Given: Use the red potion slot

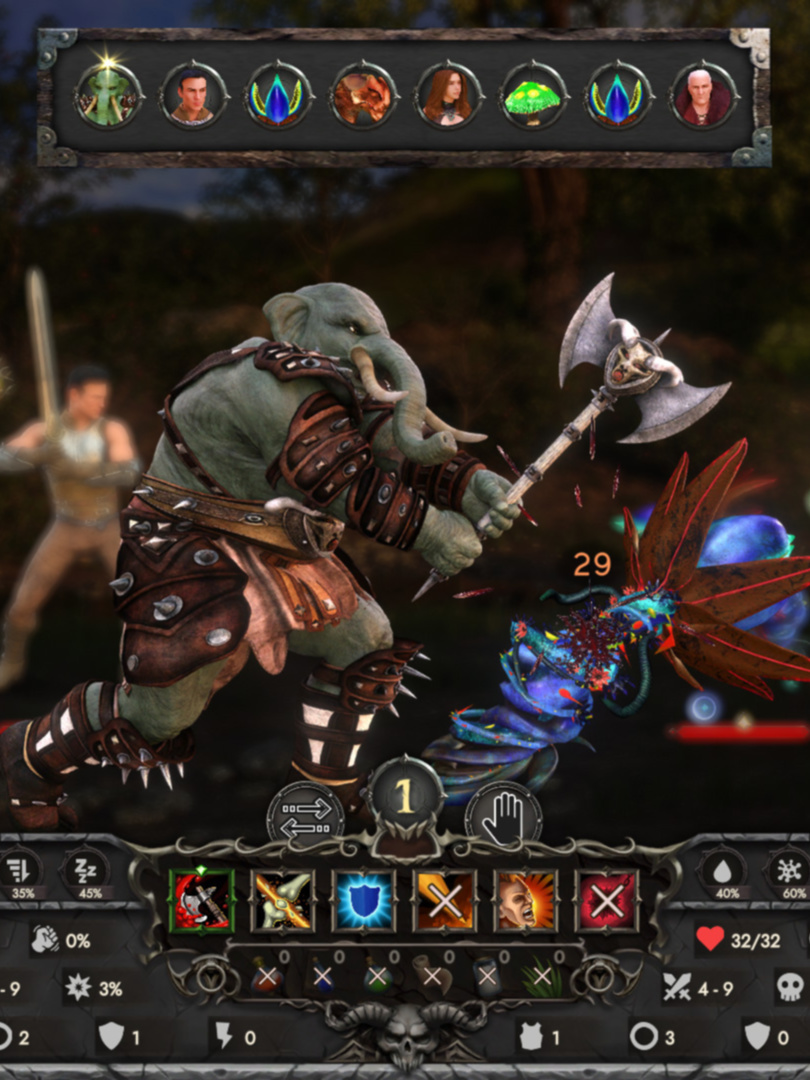Looking at the screenshot, I should pos(268,977).
